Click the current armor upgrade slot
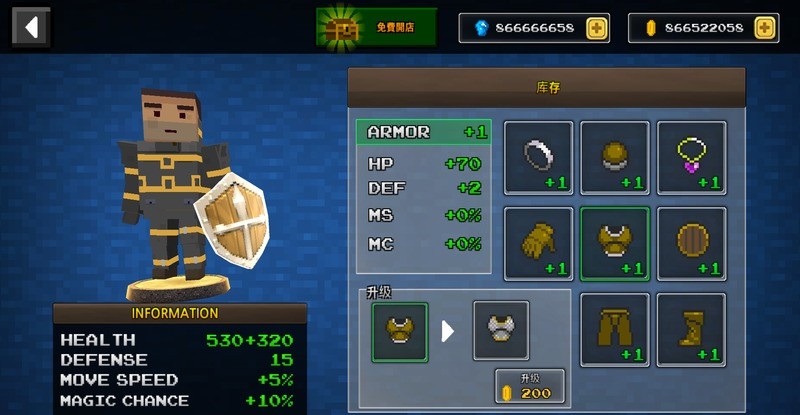The image size is (800, 415). click(x=400, y=331)
